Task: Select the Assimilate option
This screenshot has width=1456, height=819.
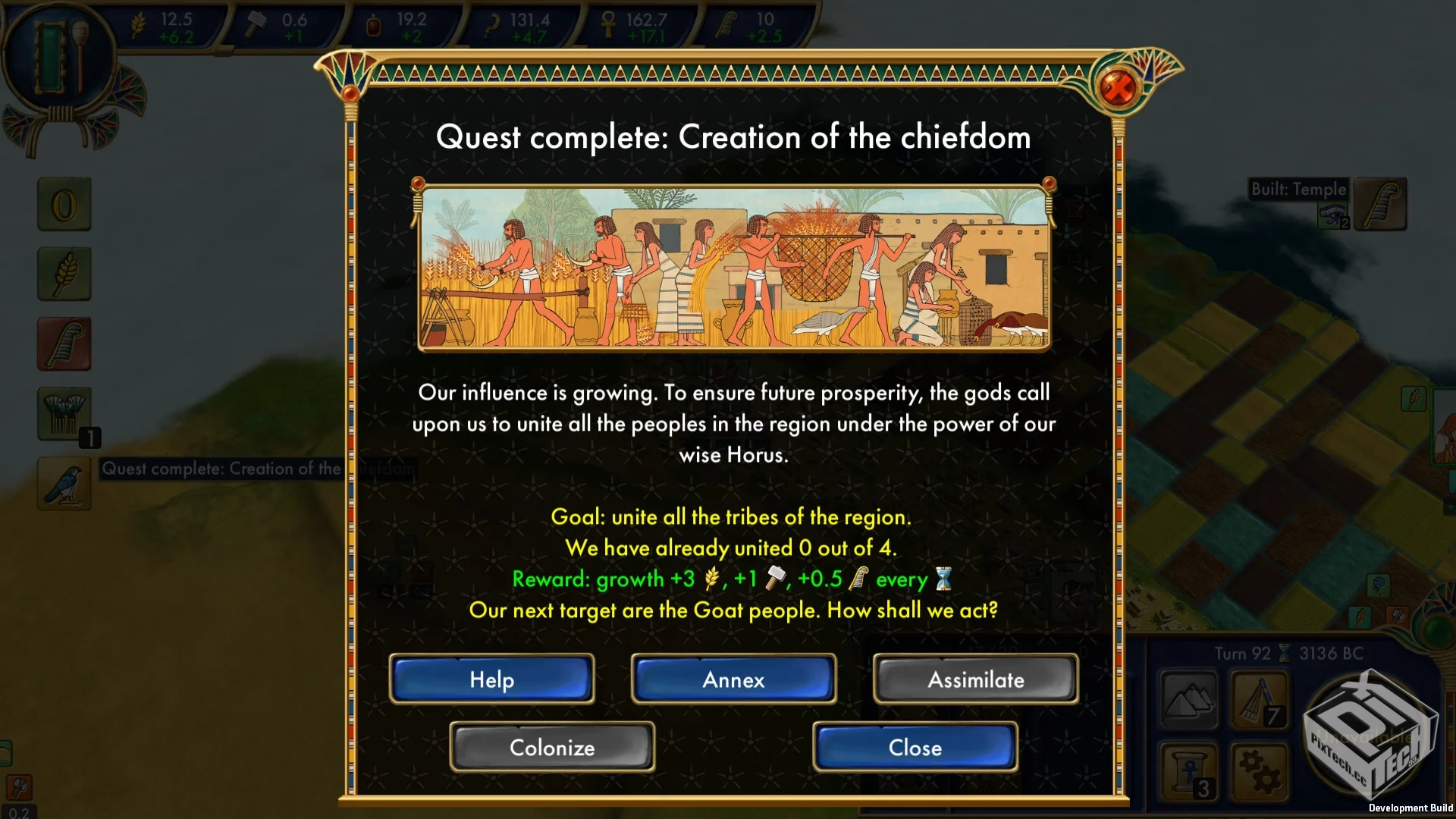Action: pos(975,679)
